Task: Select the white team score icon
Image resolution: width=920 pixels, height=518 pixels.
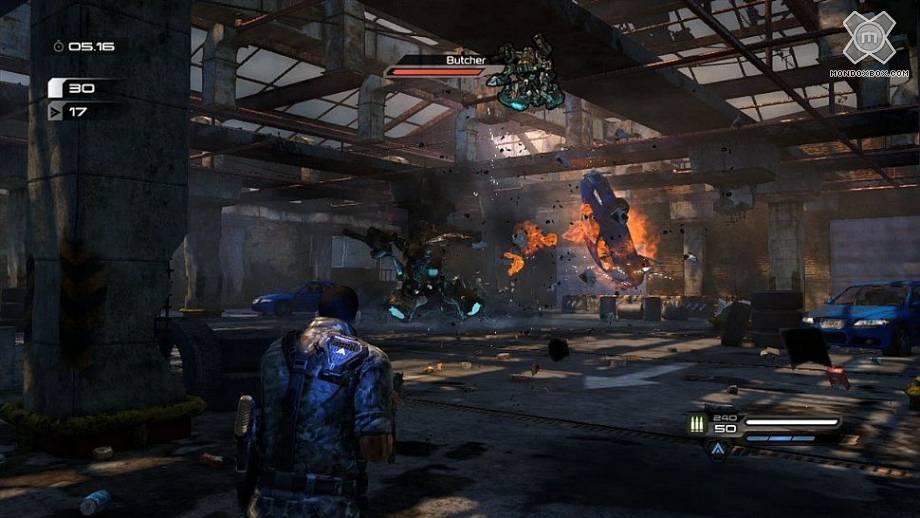Action: pyautogui.click(x=56, y=89)
